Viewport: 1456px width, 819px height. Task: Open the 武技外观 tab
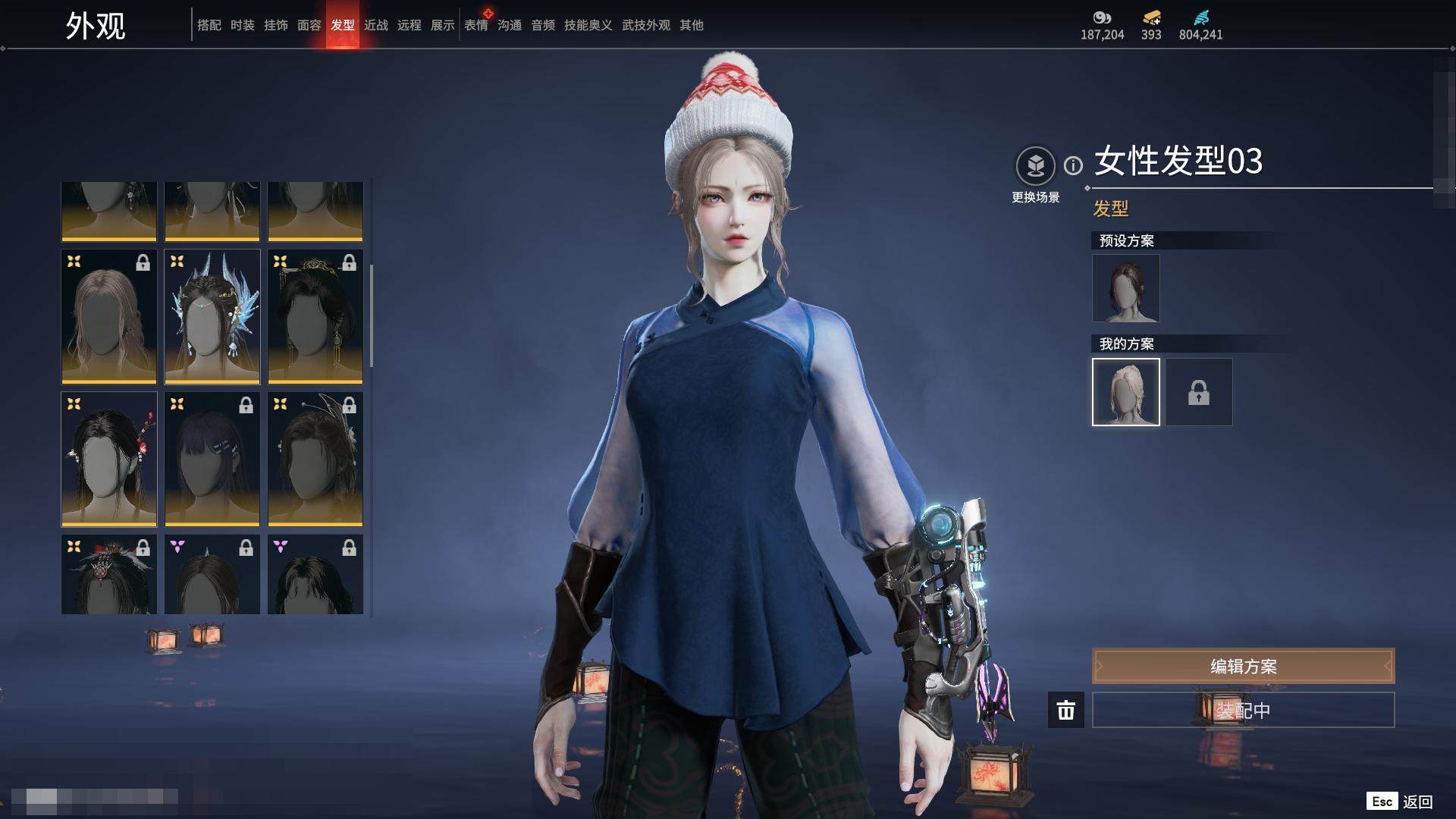pyautogui.click(x=645, y=25)
